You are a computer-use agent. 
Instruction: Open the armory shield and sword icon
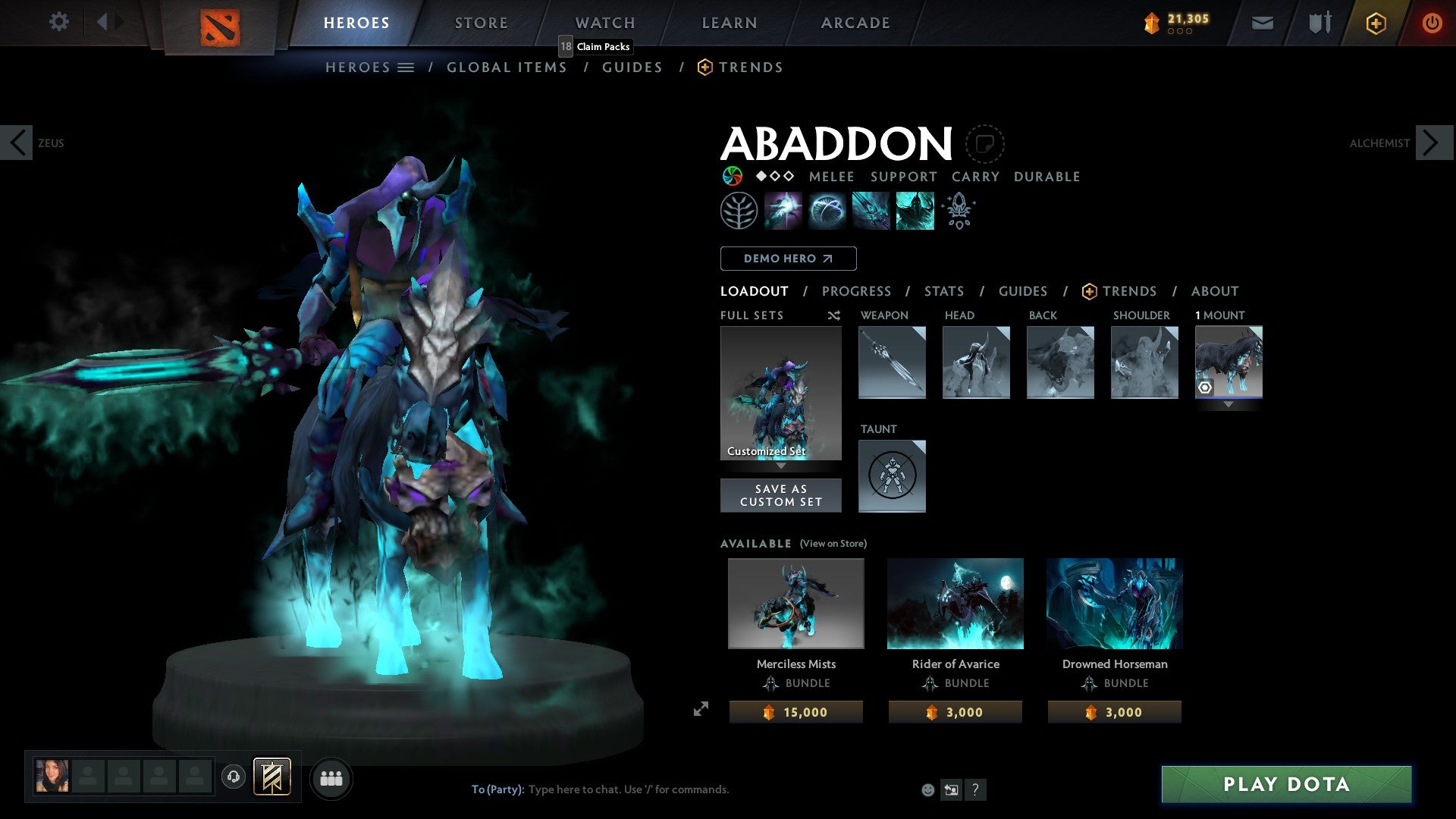coord(1319,23)
